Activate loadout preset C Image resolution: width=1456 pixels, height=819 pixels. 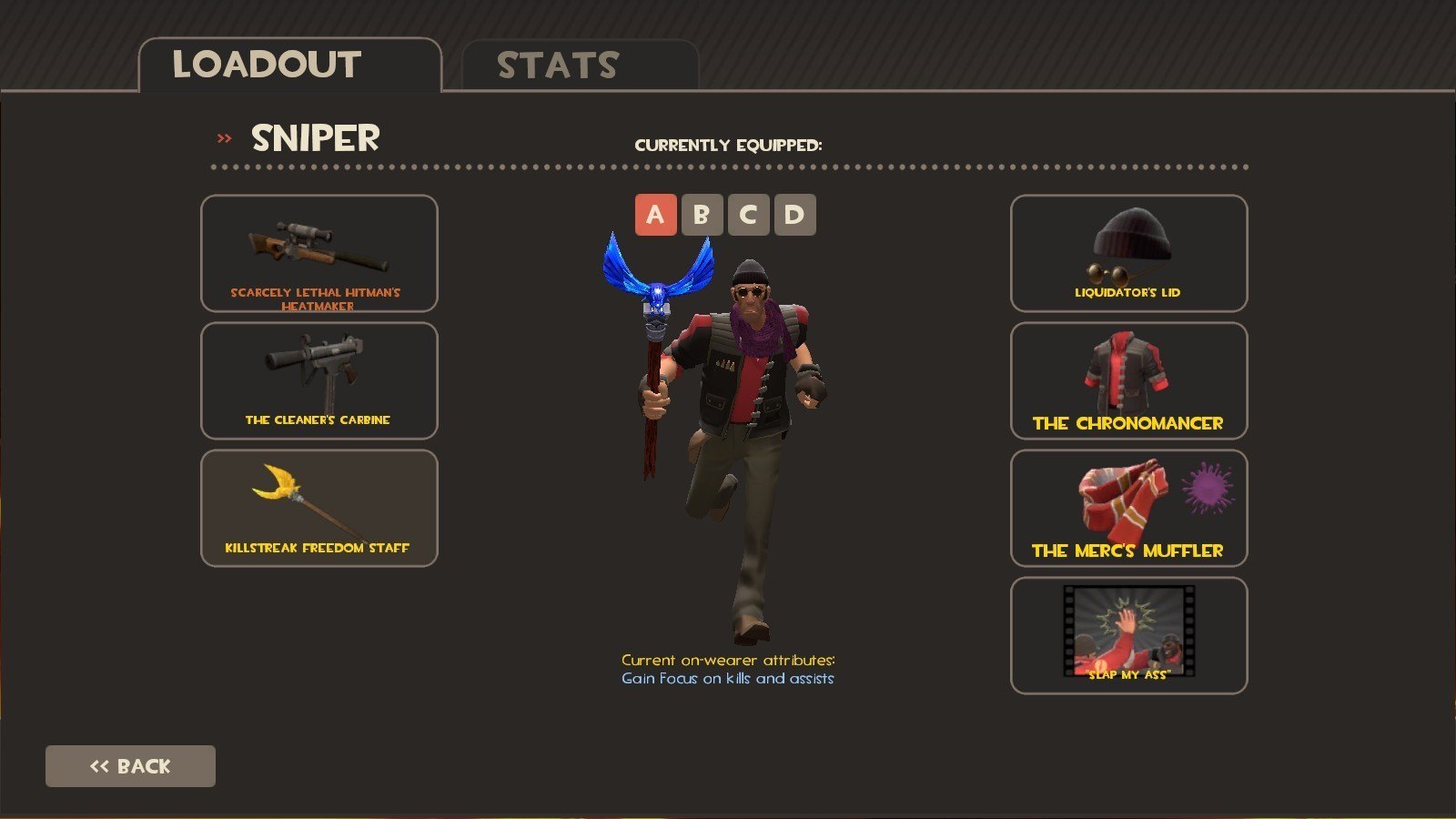coord(748,215)
